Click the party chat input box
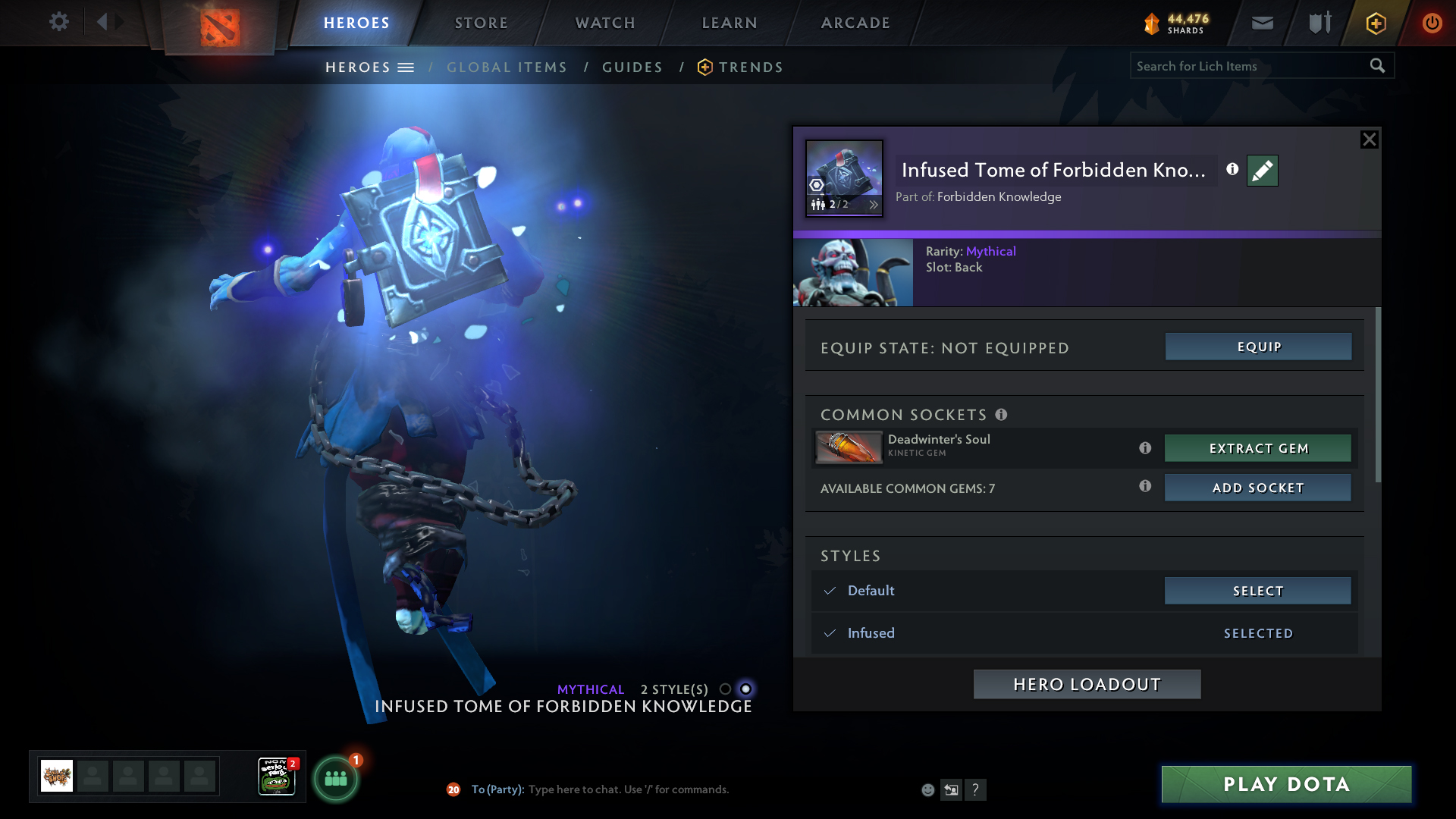Viewport: 1456px width, 819px height. coord(682,789)
